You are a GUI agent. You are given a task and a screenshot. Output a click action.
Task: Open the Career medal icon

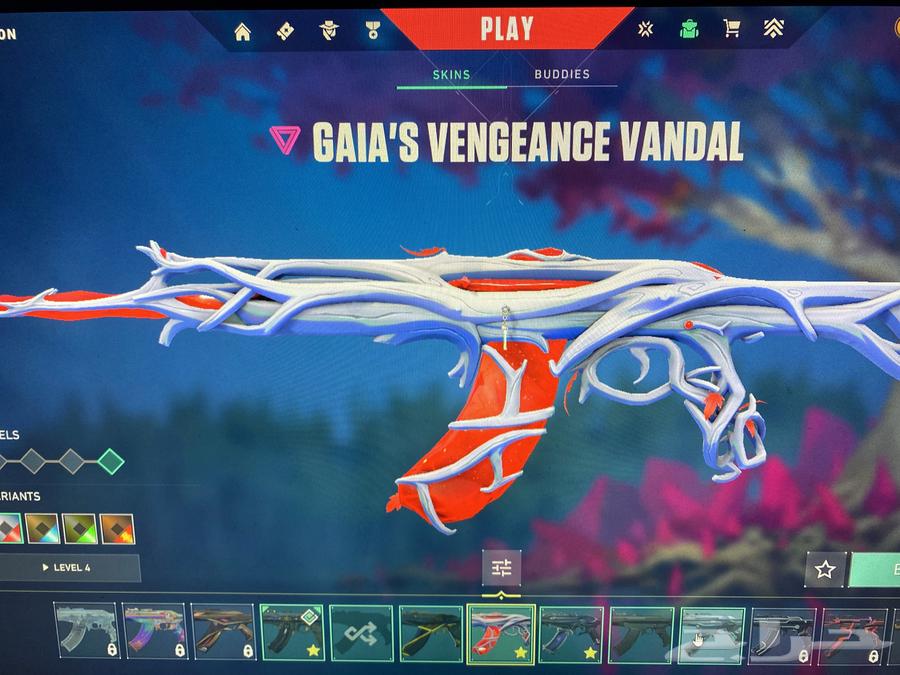(x=373, y=31)
